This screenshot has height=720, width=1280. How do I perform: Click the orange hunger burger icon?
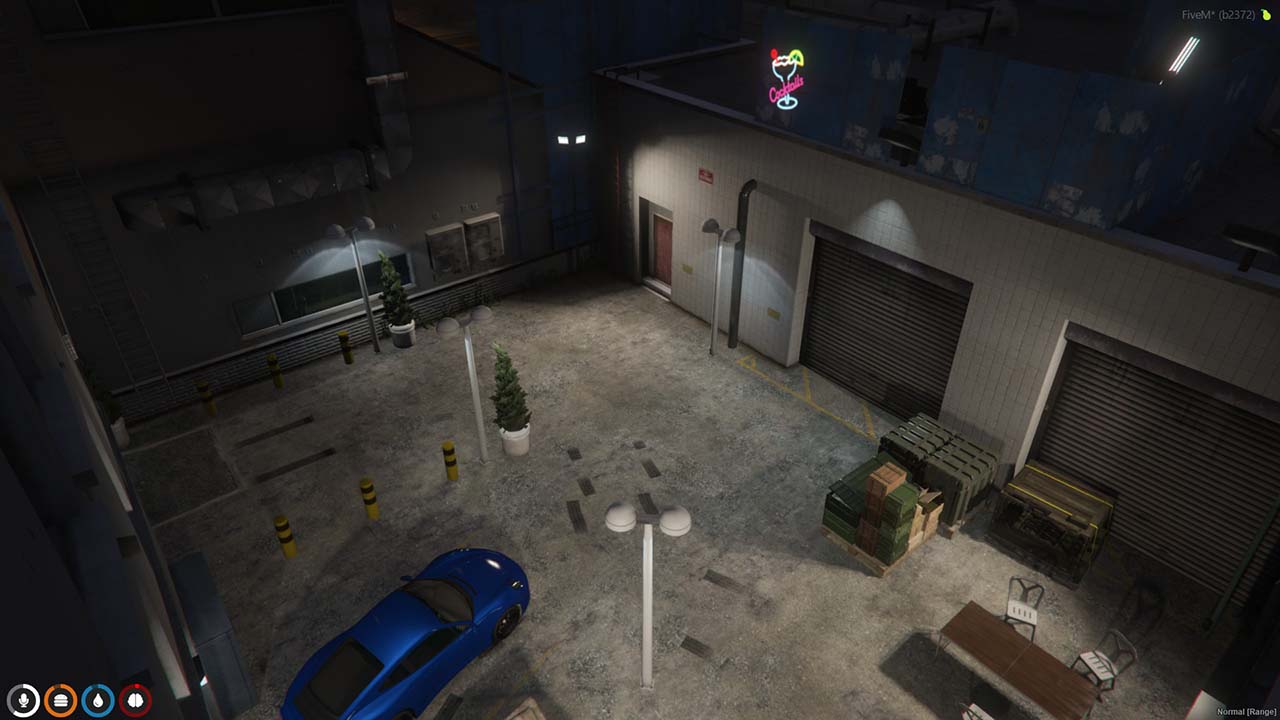pos(62,702)
